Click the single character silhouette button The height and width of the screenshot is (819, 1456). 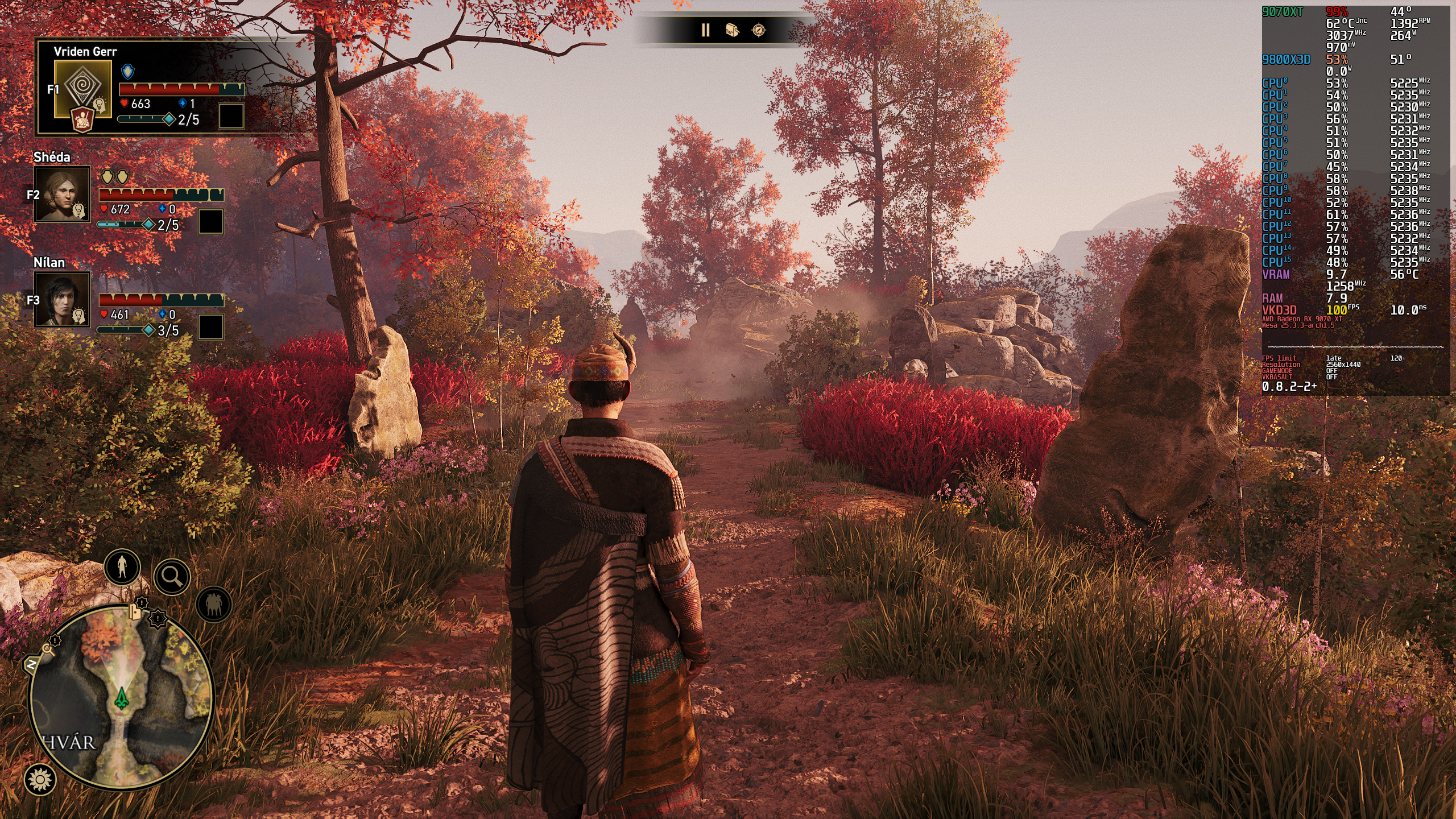[x=122, y=567]
